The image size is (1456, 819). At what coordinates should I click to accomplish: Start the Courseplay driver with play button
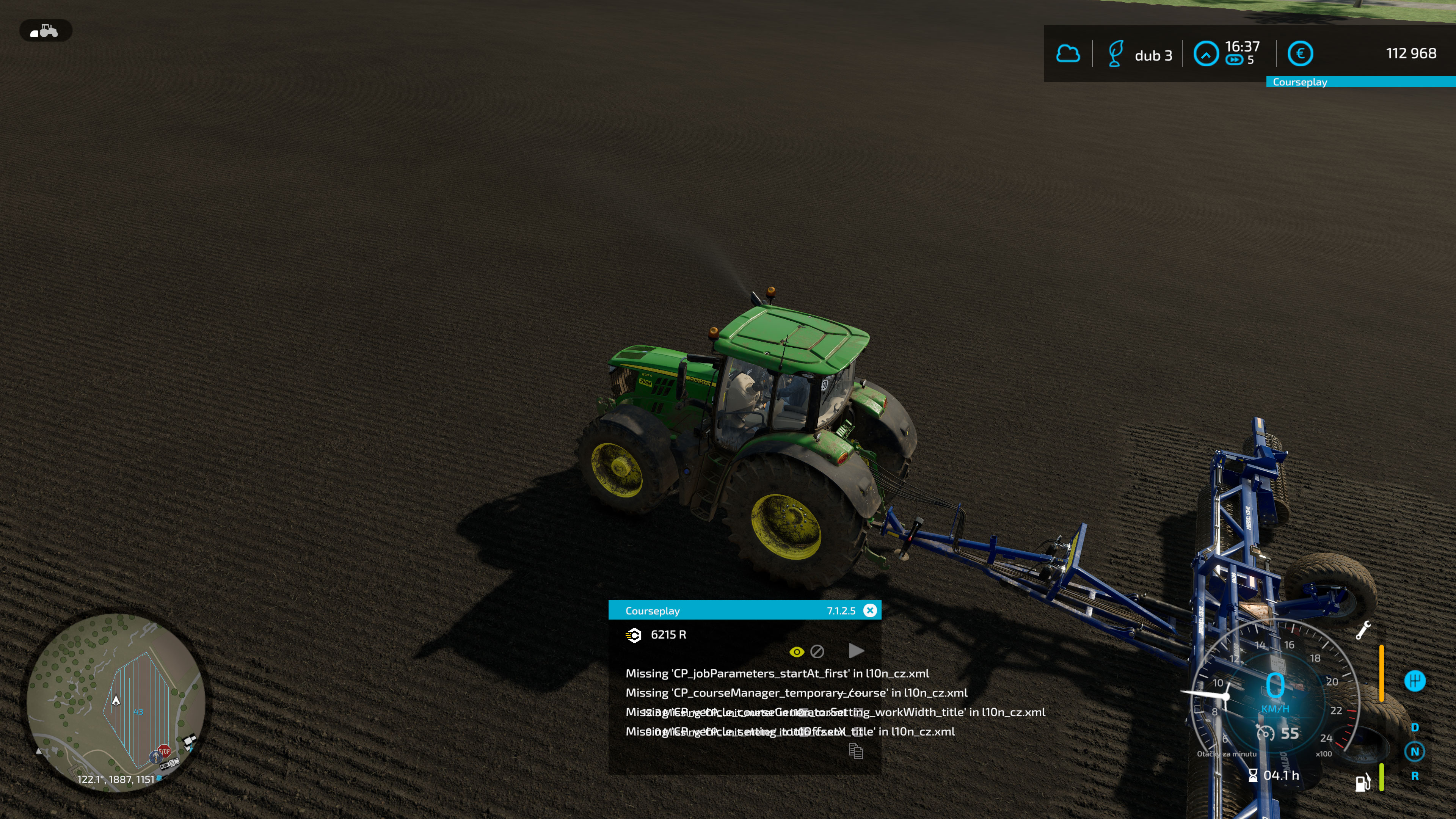tap(856, 651)
